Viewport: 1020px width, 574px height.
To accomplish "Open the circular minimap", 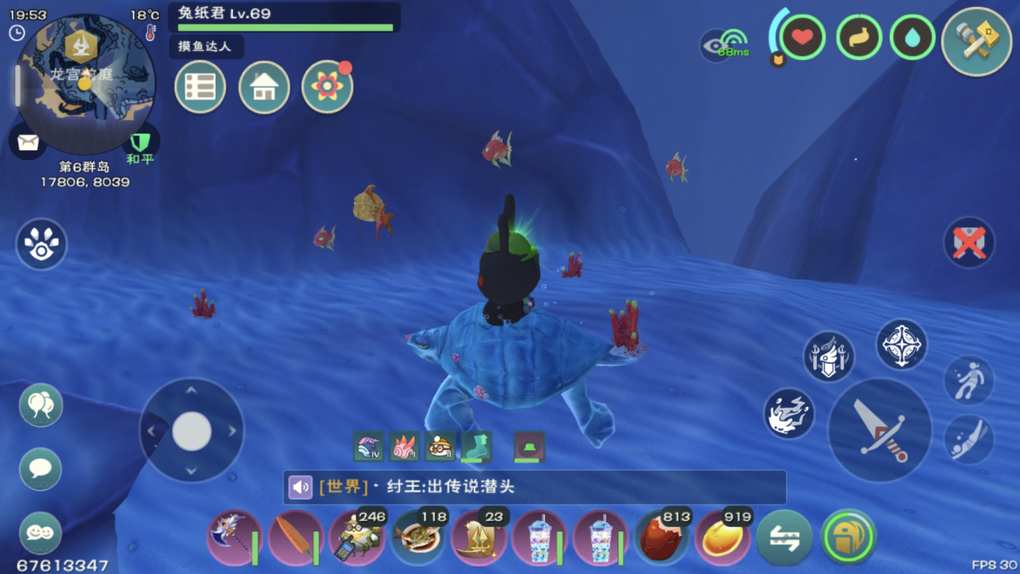I will [85, 82].
